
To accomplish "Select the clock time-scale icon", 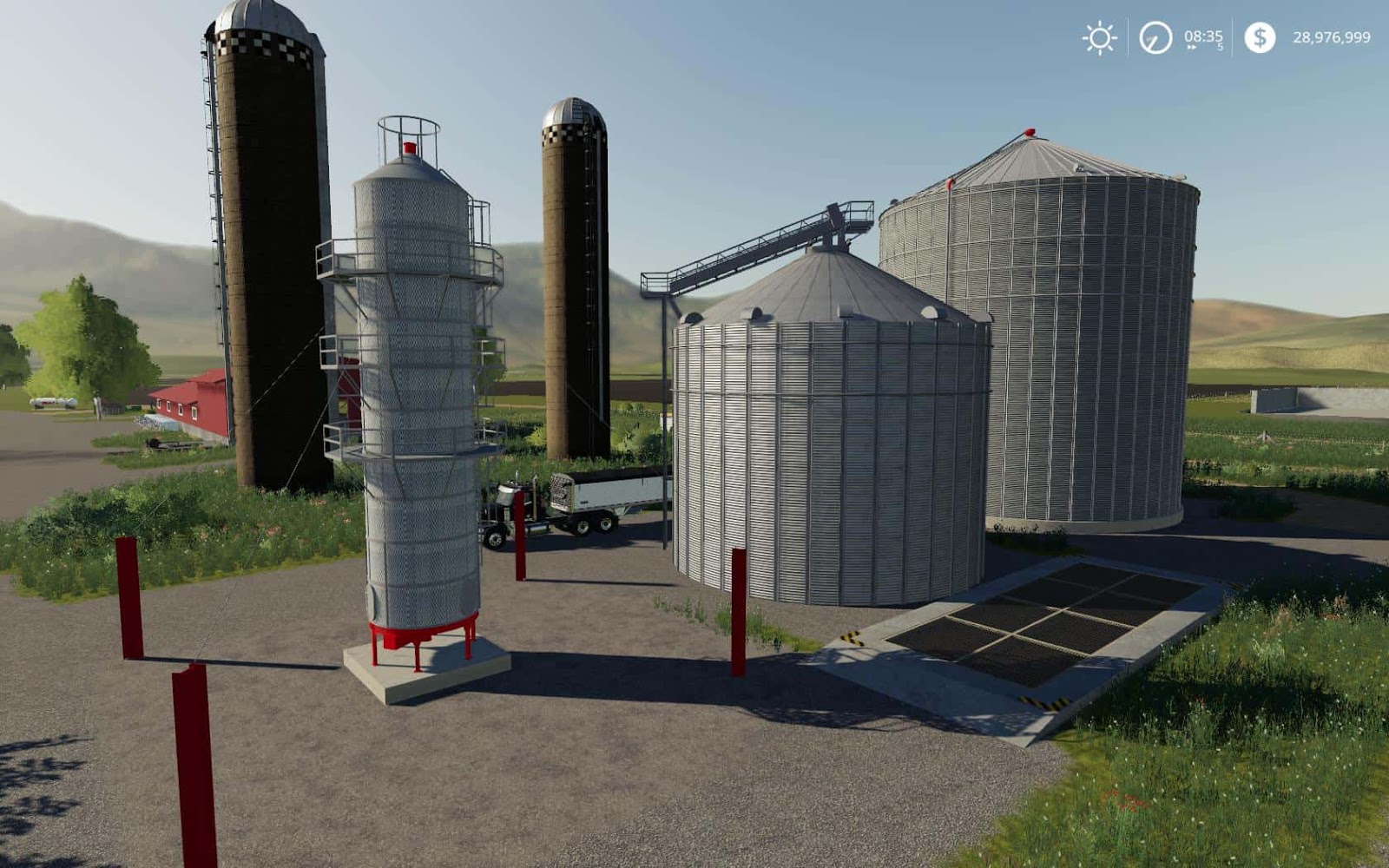I will 1155,37.
